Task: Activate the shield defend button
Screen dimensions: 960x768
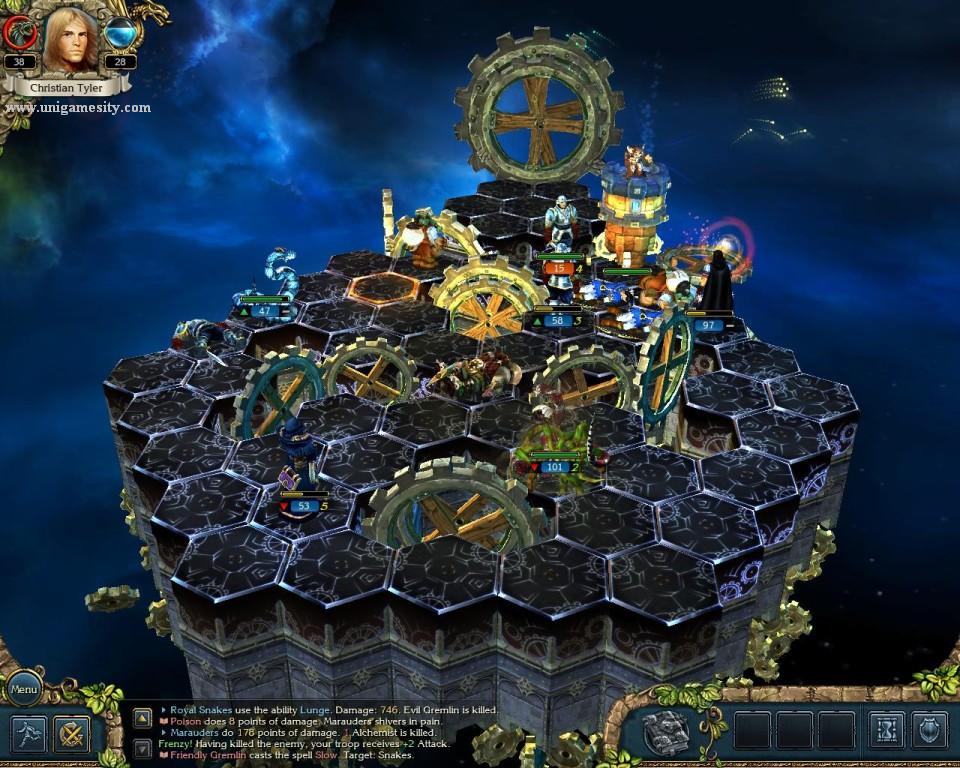Action: (x=929, y=731)
